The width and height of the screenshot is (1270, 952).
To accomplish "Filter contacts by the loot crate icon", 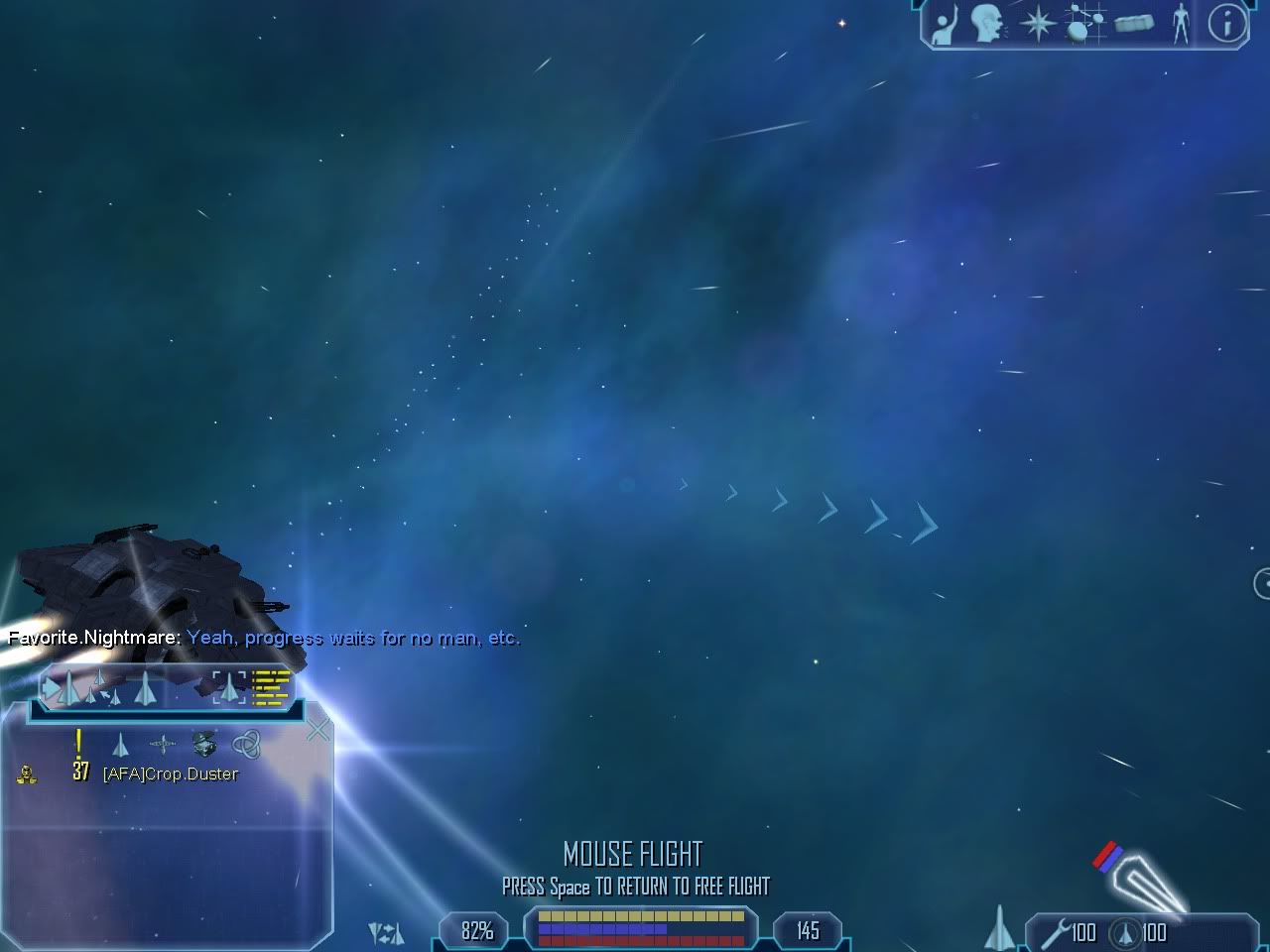I will 203,743.
